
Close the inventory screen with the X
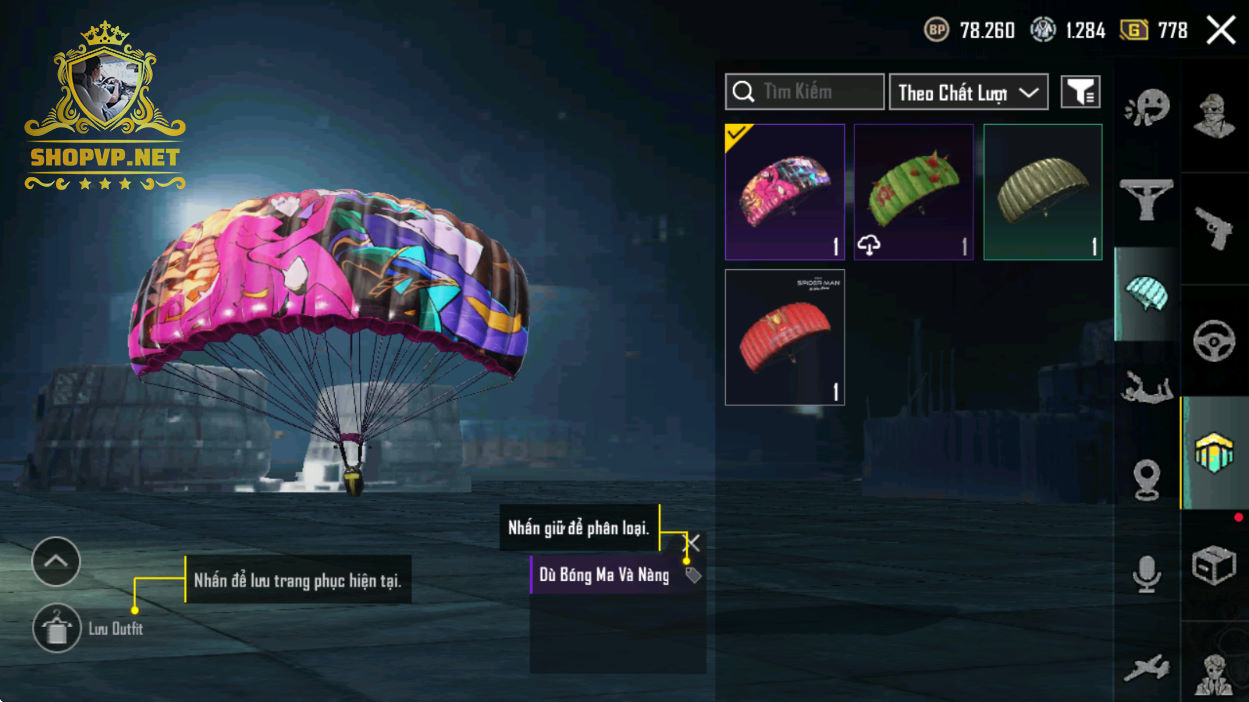(1221, 30)
